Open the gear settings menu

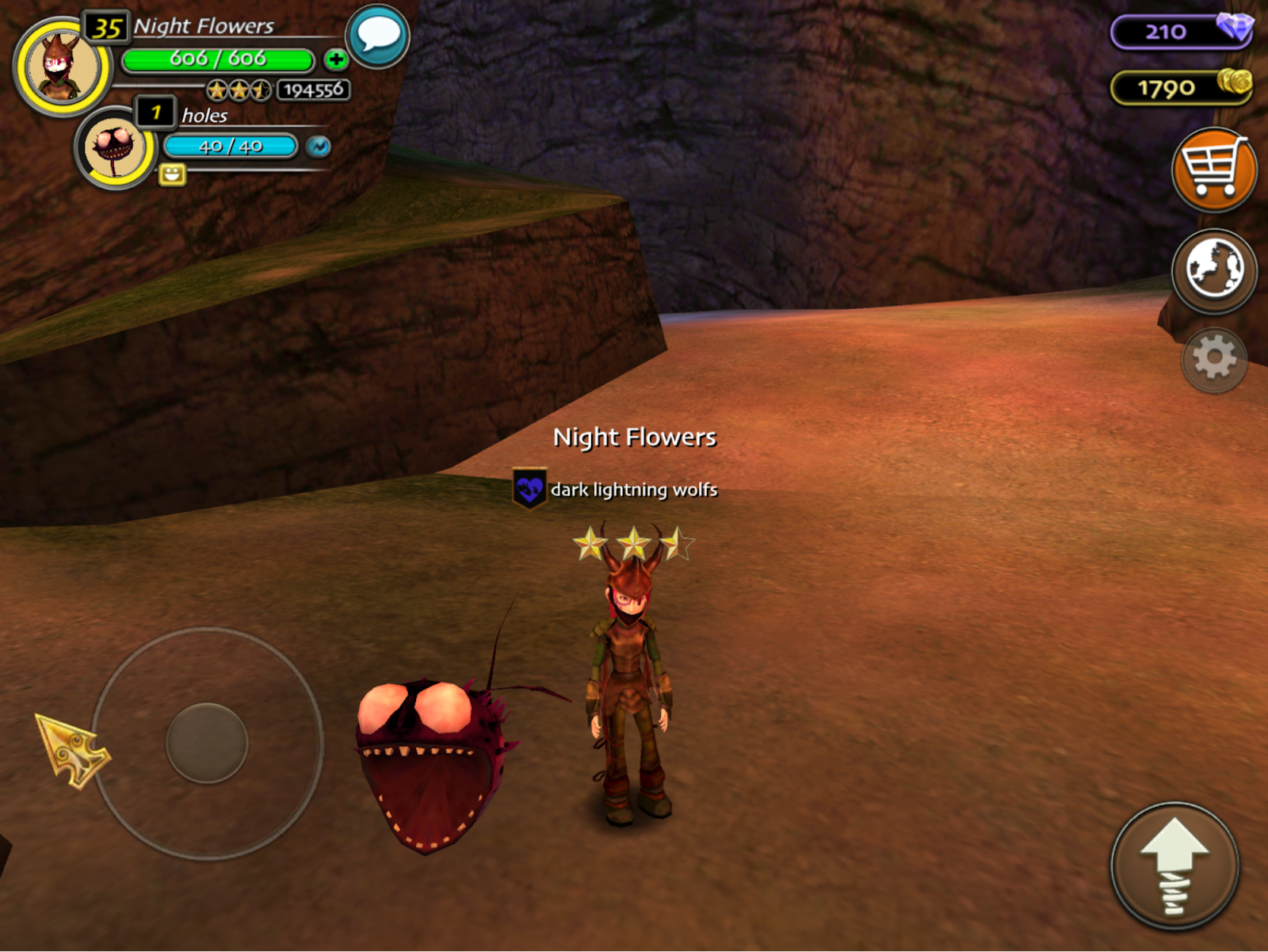pos(1213,359)
